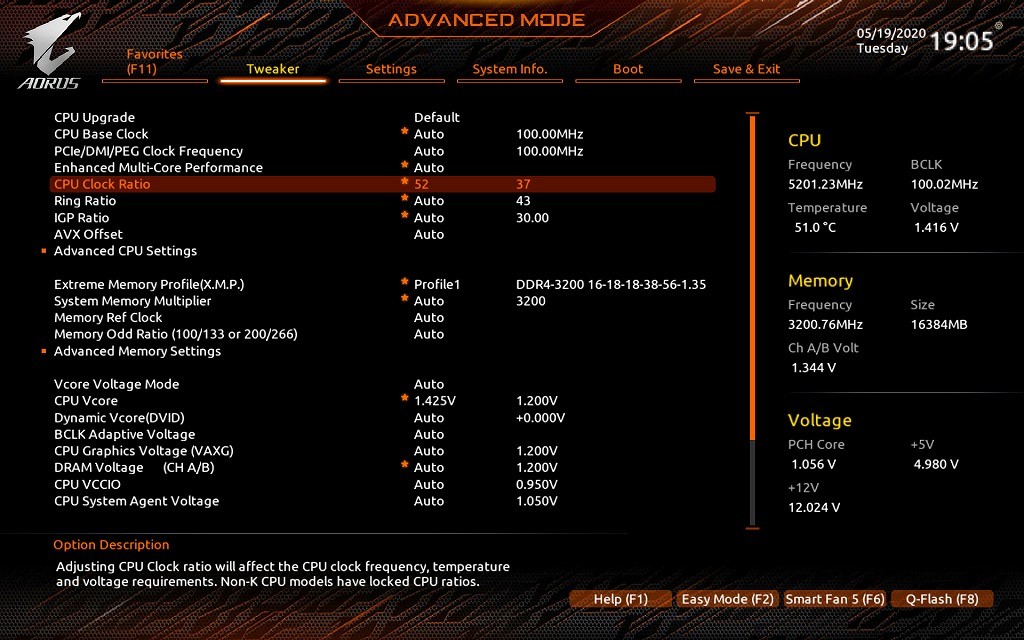
Task: Choose the DRAM Voltage (CH A/B) setting
Action: (134, 467)
